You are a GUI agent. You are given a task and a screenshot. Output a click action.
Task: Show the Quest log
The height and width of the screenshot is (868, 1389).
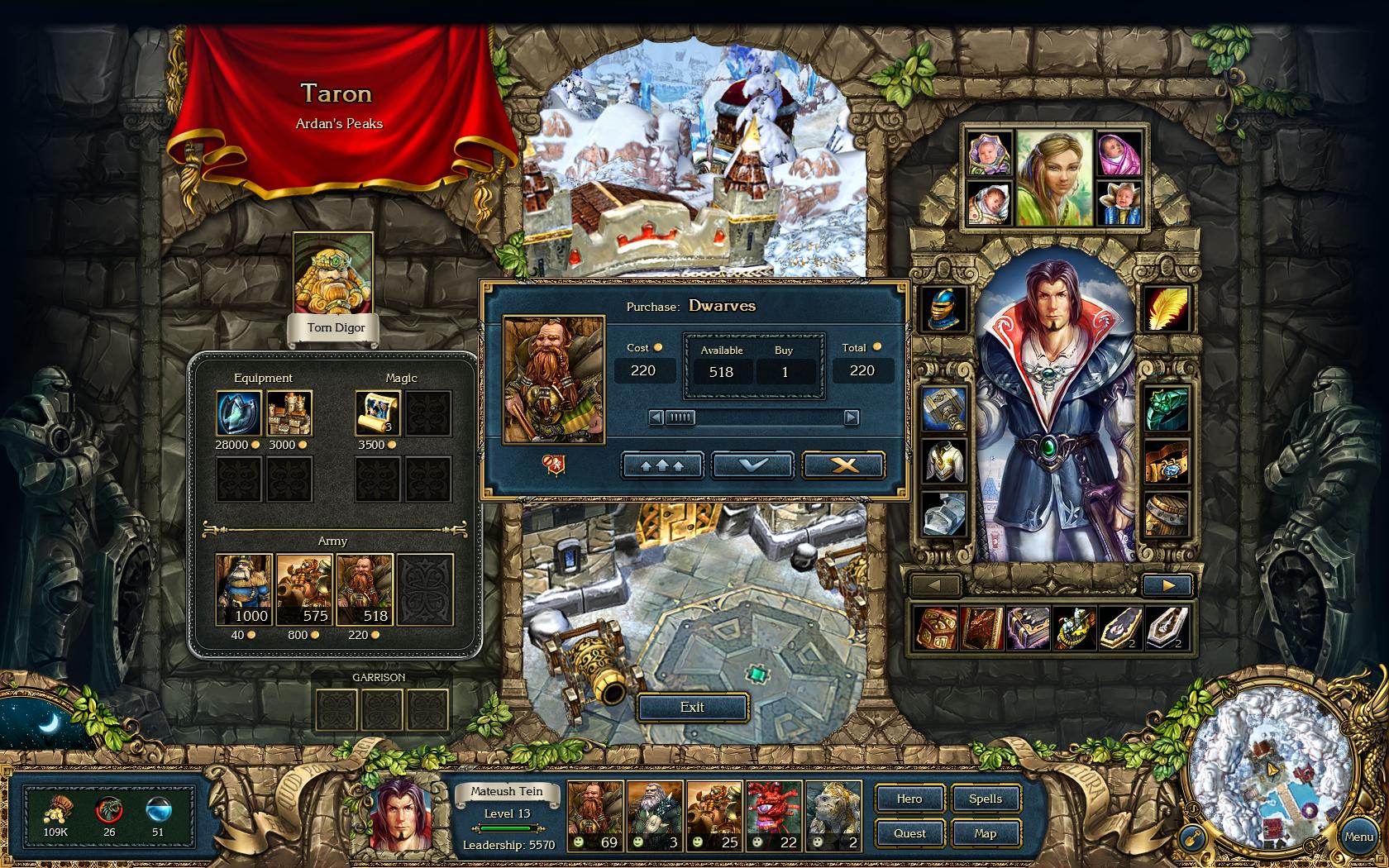pyautogui.click(x=909, y=833)
